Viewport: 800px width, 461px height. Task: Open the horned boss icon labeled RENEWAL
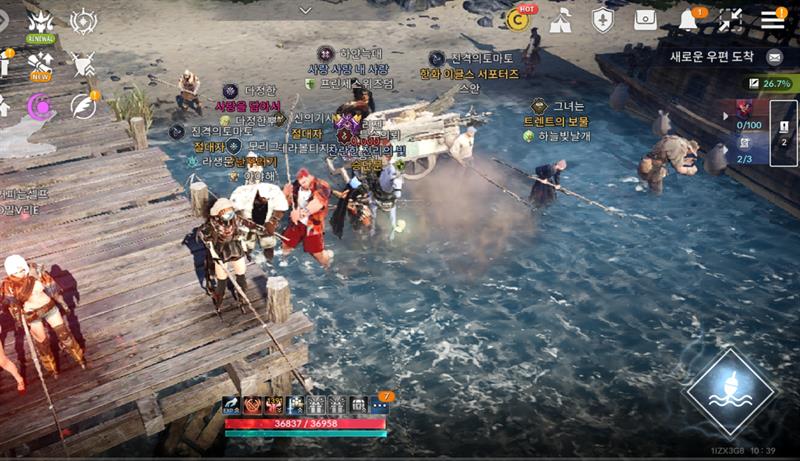click(x=41, y=22)
